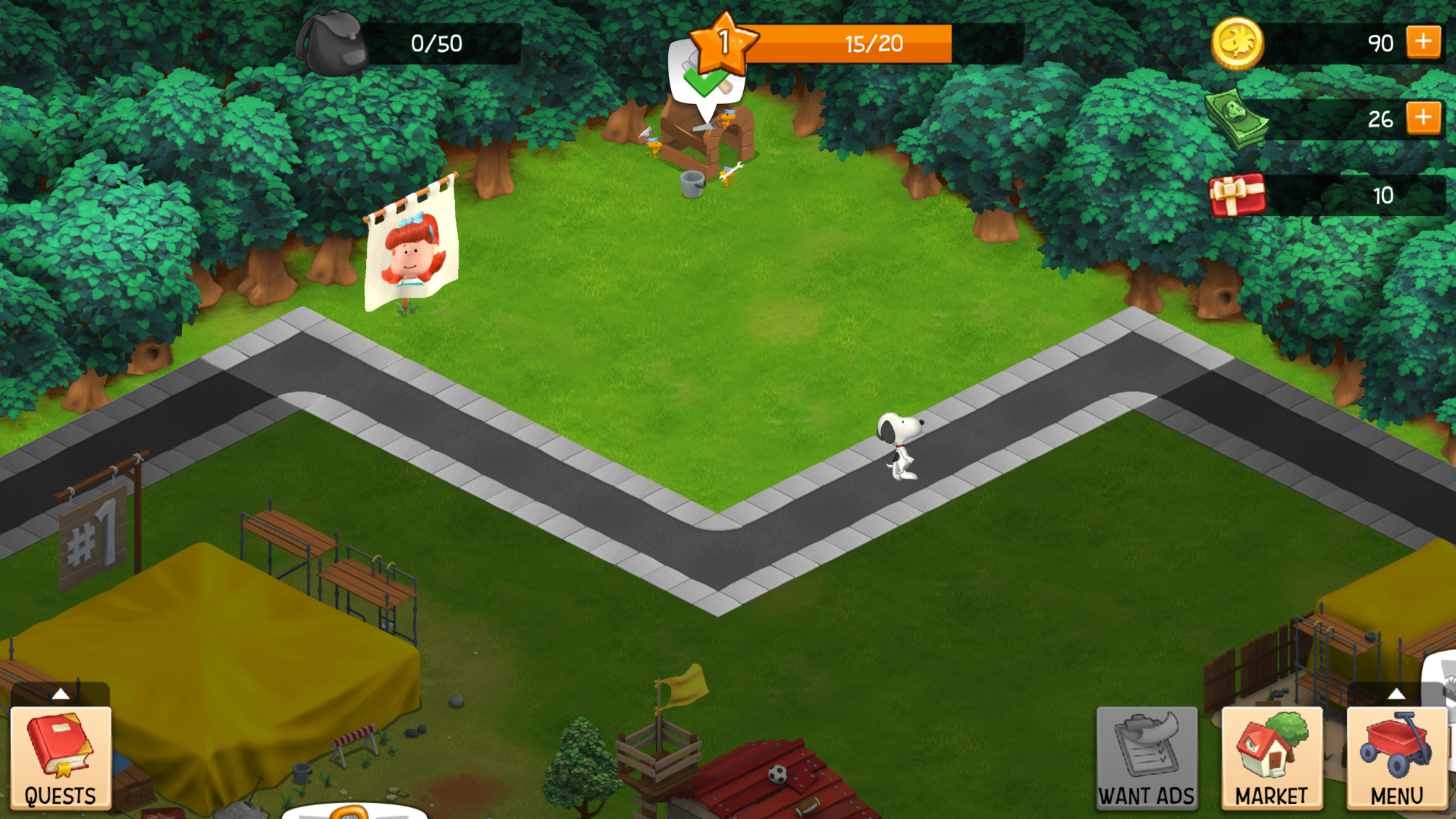Visit the Market
The image size is (1456, 819).
[1272, 759]
